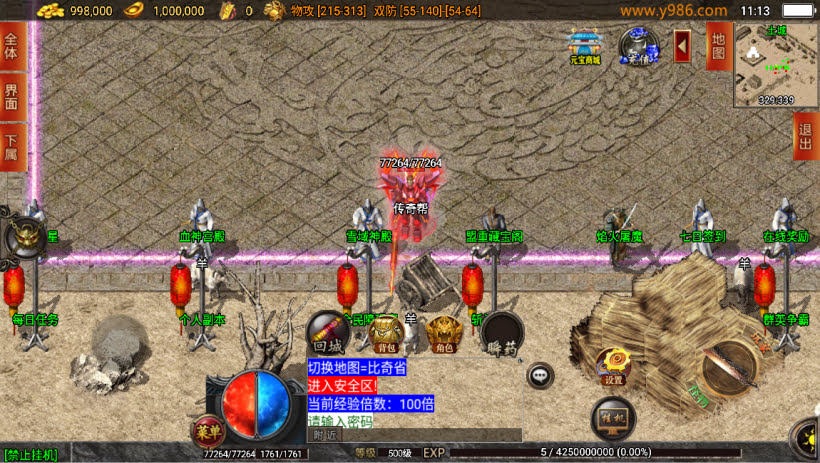The height and width of the screenshot is (463, 820).
Task: Open the 角色 character sheet
Action: [443, 334]
